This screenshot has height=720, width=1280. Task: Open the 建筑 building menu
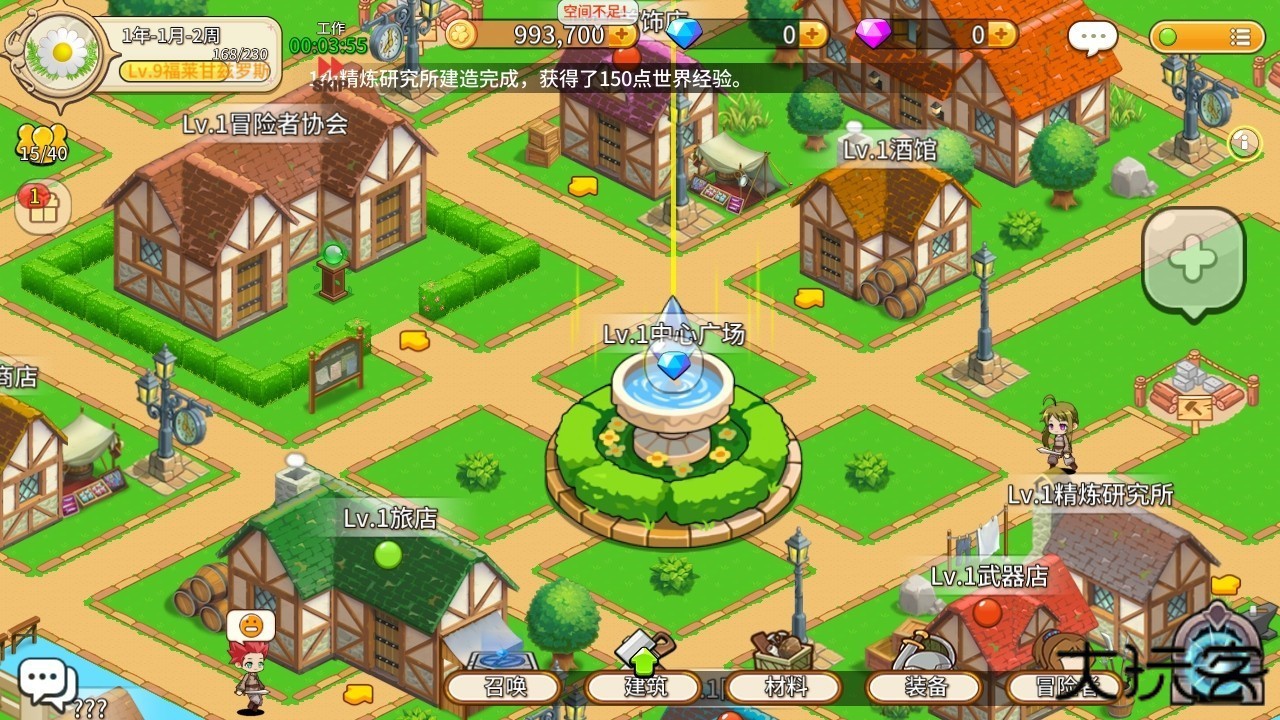pos(644,687)
